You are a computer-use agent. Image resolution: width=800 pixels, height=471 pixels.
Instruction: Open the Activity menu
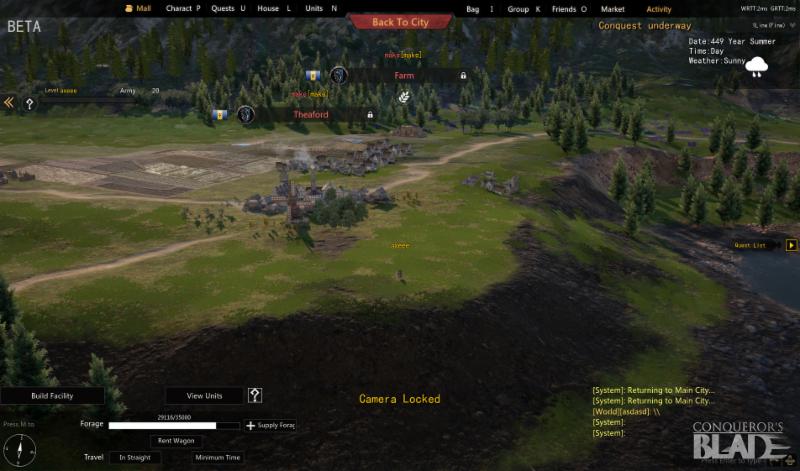(x=659, y=9)
